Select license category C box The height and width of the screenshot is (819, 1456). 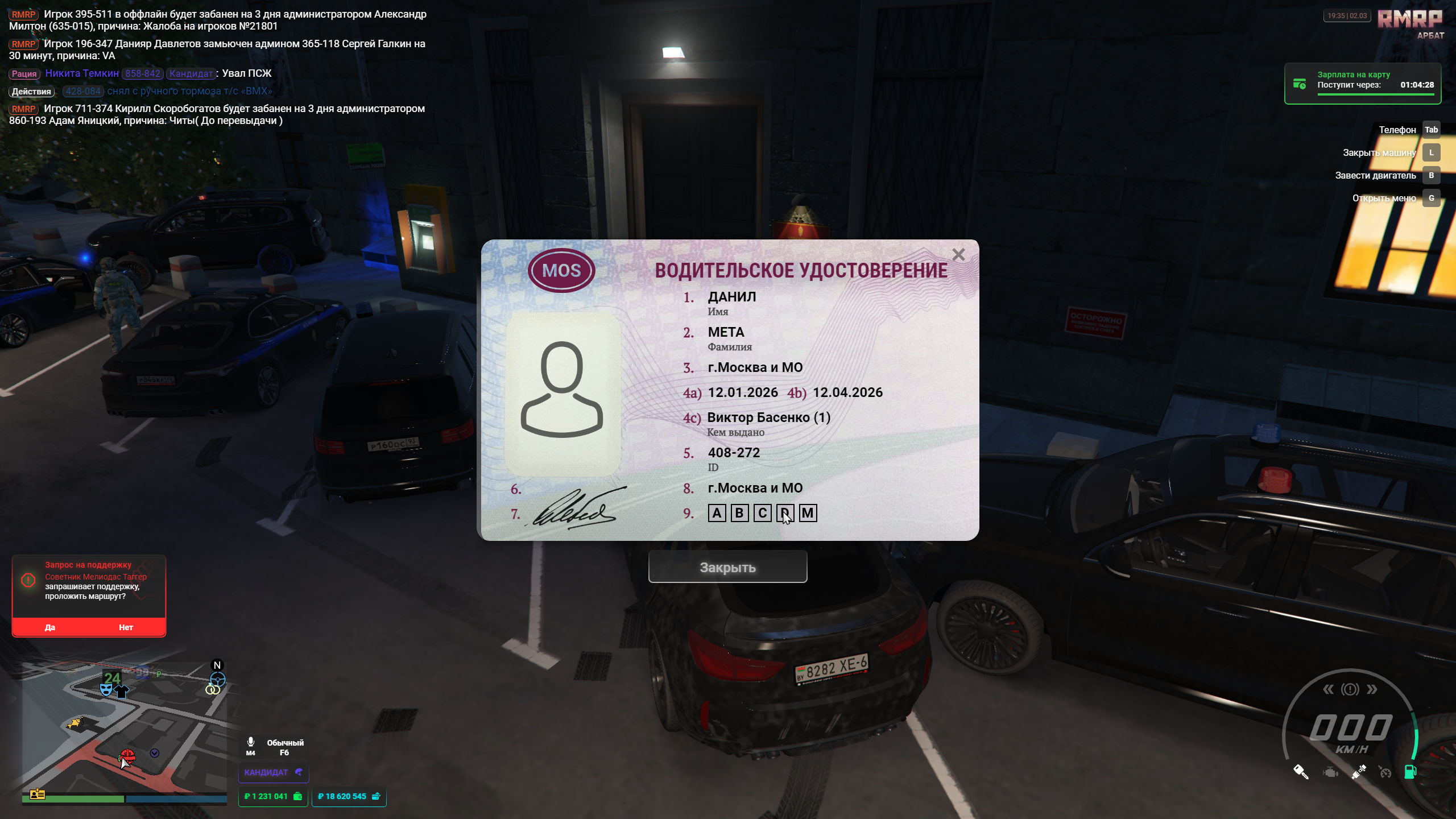[762, 513]
